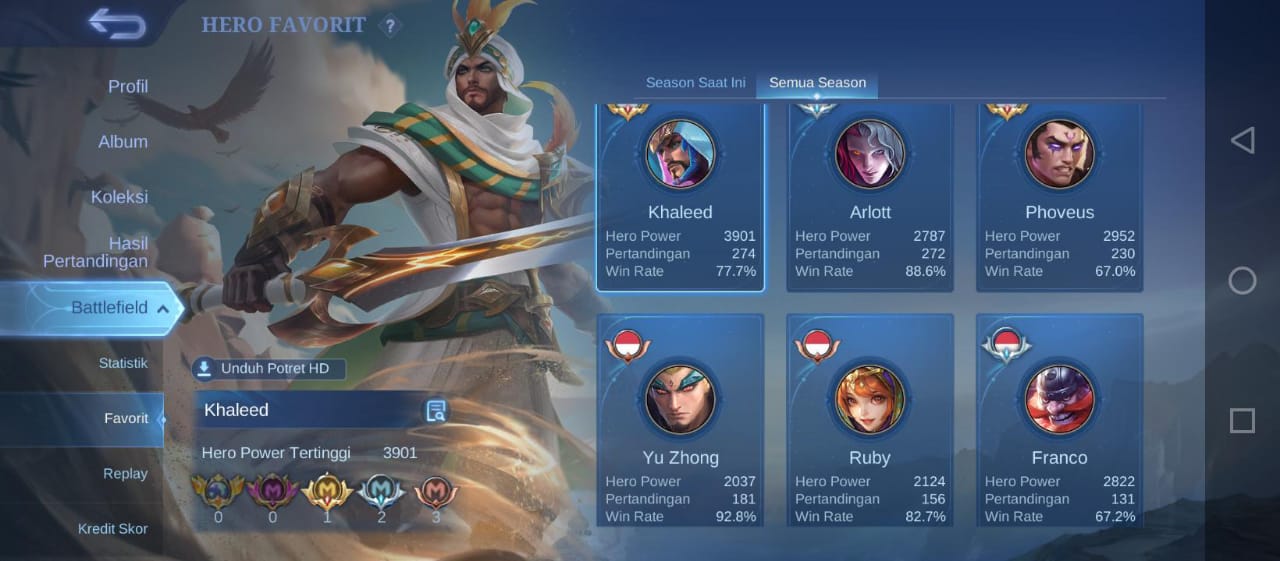This screenshot has width=1280, height=561.
Task: Click the Hero Favorit help question mark
Action: (x=390, y=26)
